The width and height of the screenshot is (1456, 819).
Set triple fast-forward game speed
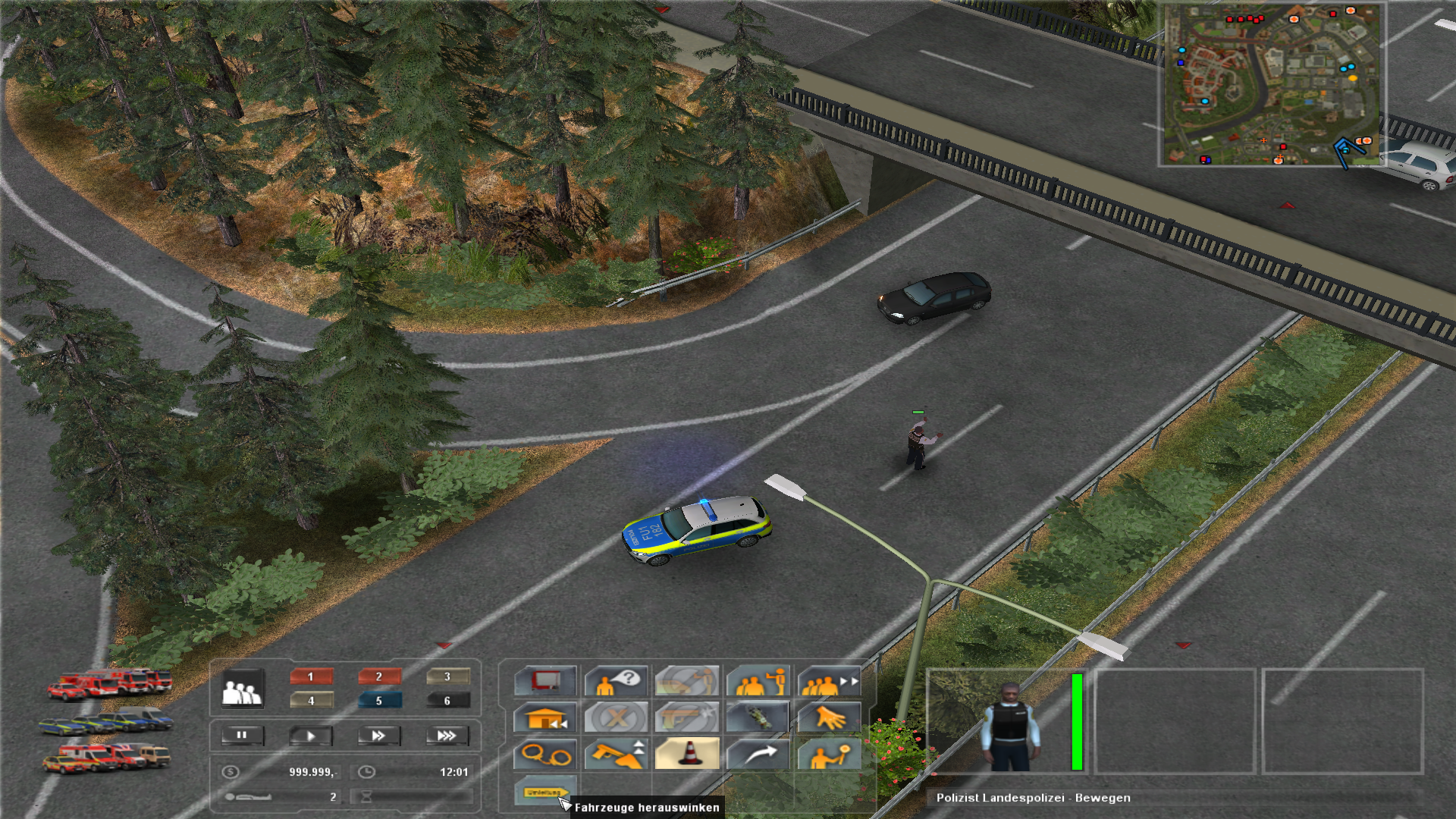pyautogui.click(x=447, y=736)
